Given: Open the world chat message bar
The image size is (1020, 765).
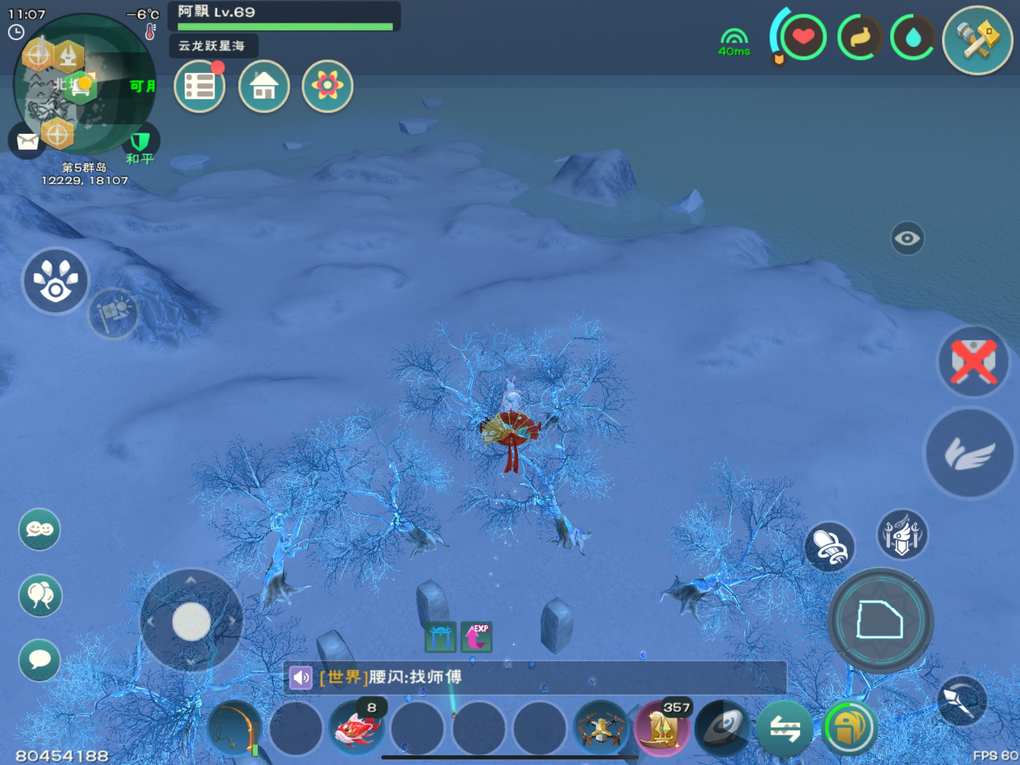Looking at the screenshot, I should click(x=535, y=678).
